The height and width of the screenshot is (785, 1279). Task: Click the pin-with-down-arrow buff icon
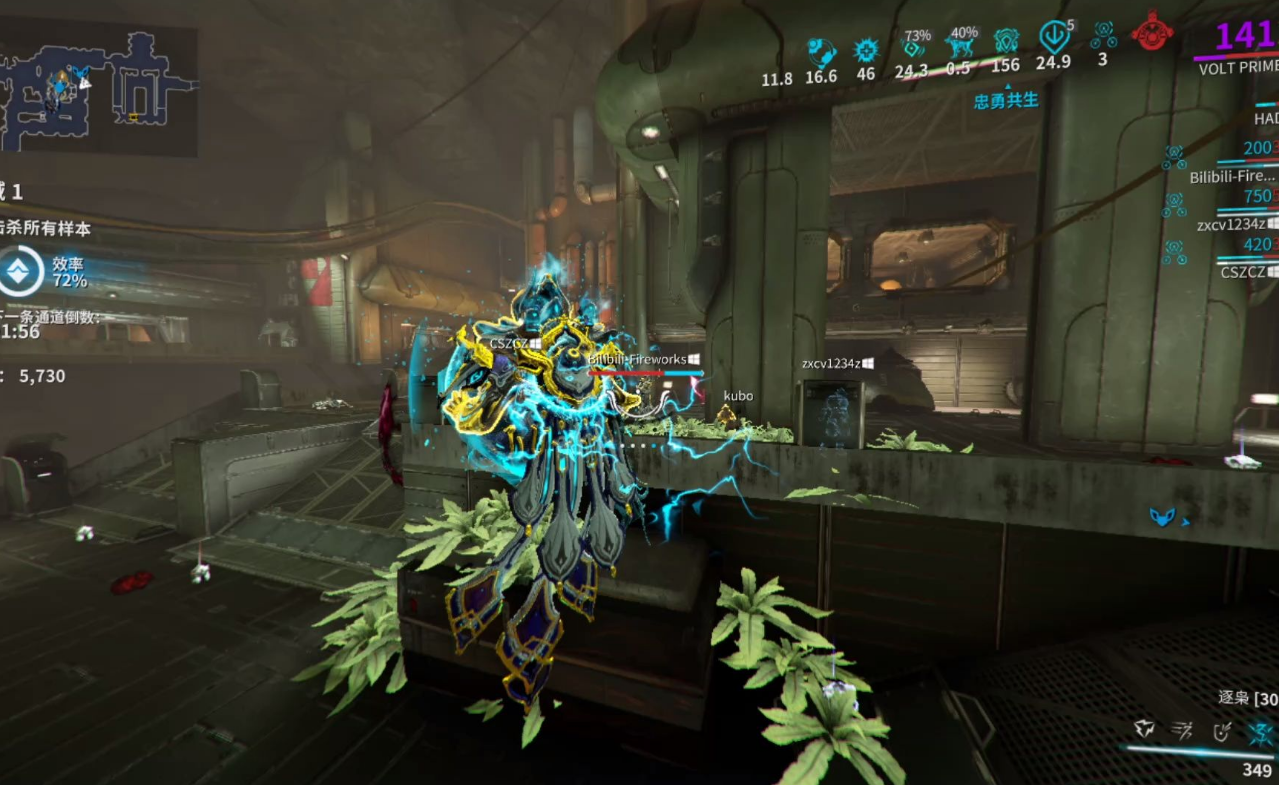1054,38
